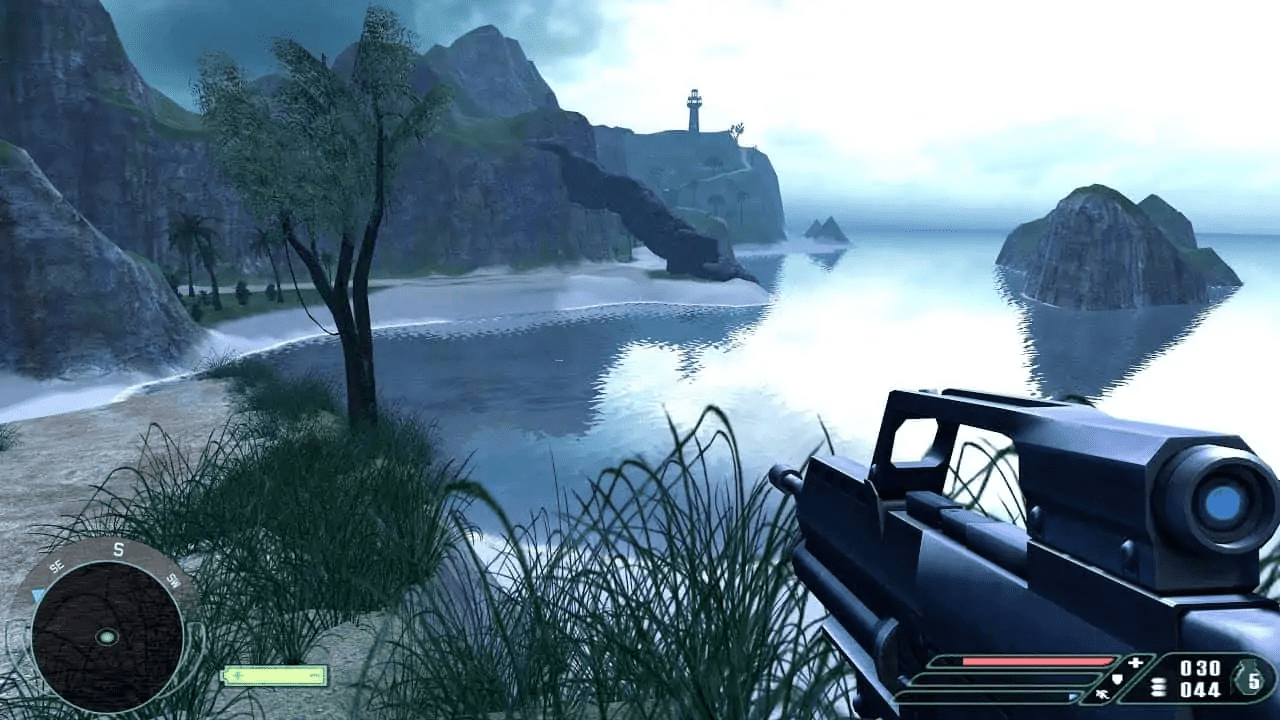Click the loaded ammo count 030

pyautogui.click(x=1200, y=666)
